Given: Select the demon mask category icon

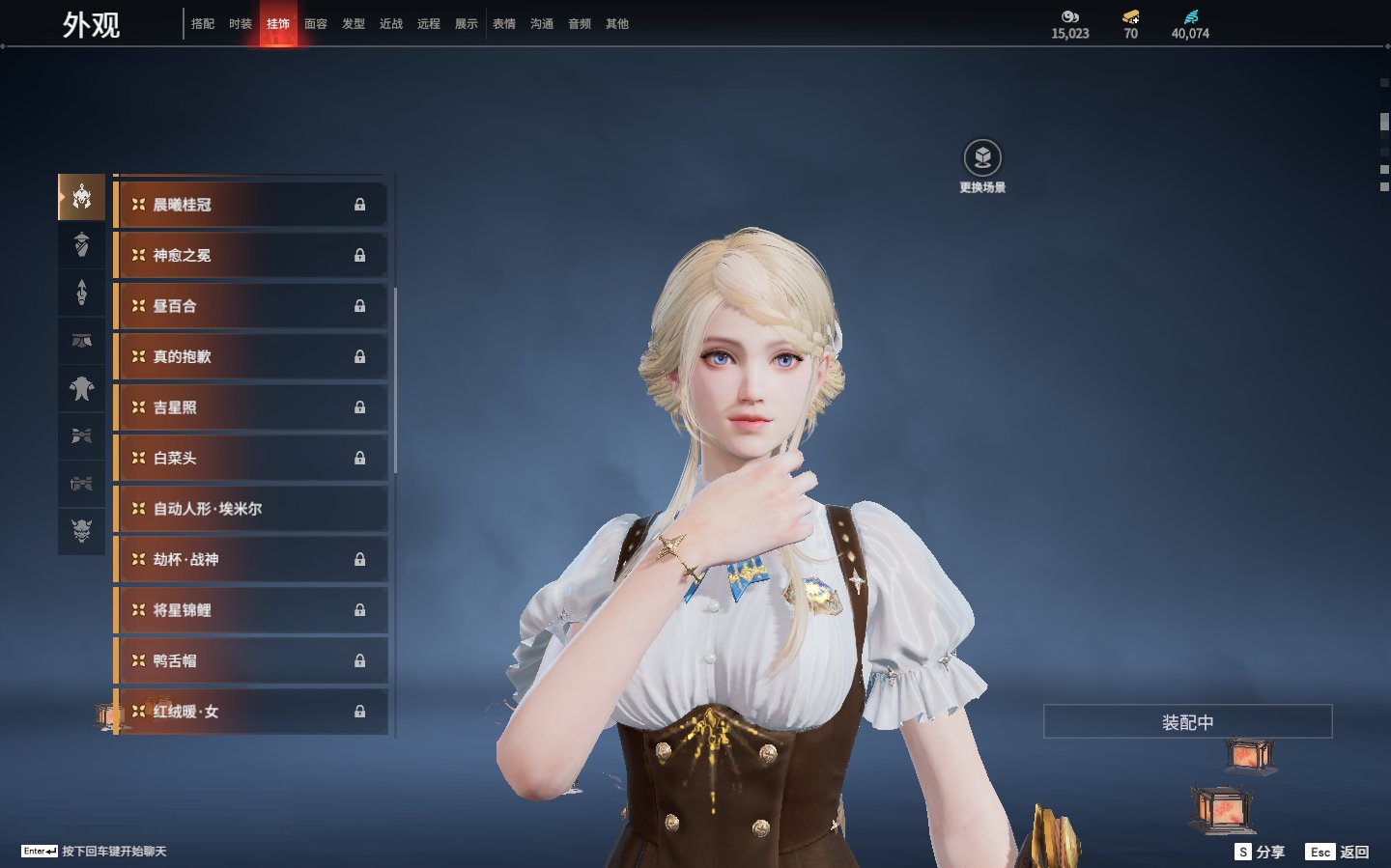Looking at the screenshot, I should (x=82, y=530).
